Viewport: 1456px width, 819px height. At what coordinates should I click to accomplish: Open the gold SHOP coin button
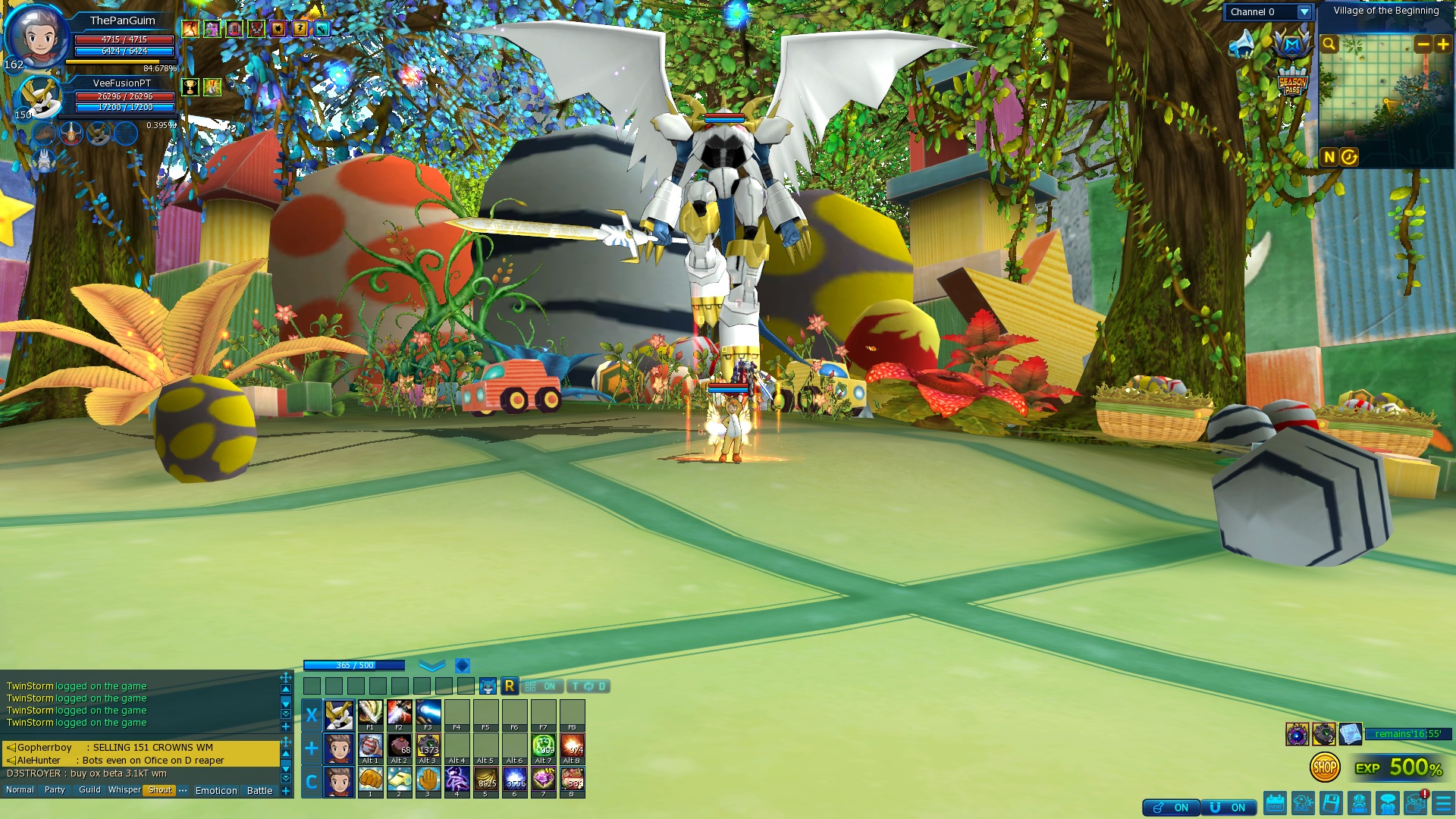pos(1324,767)
